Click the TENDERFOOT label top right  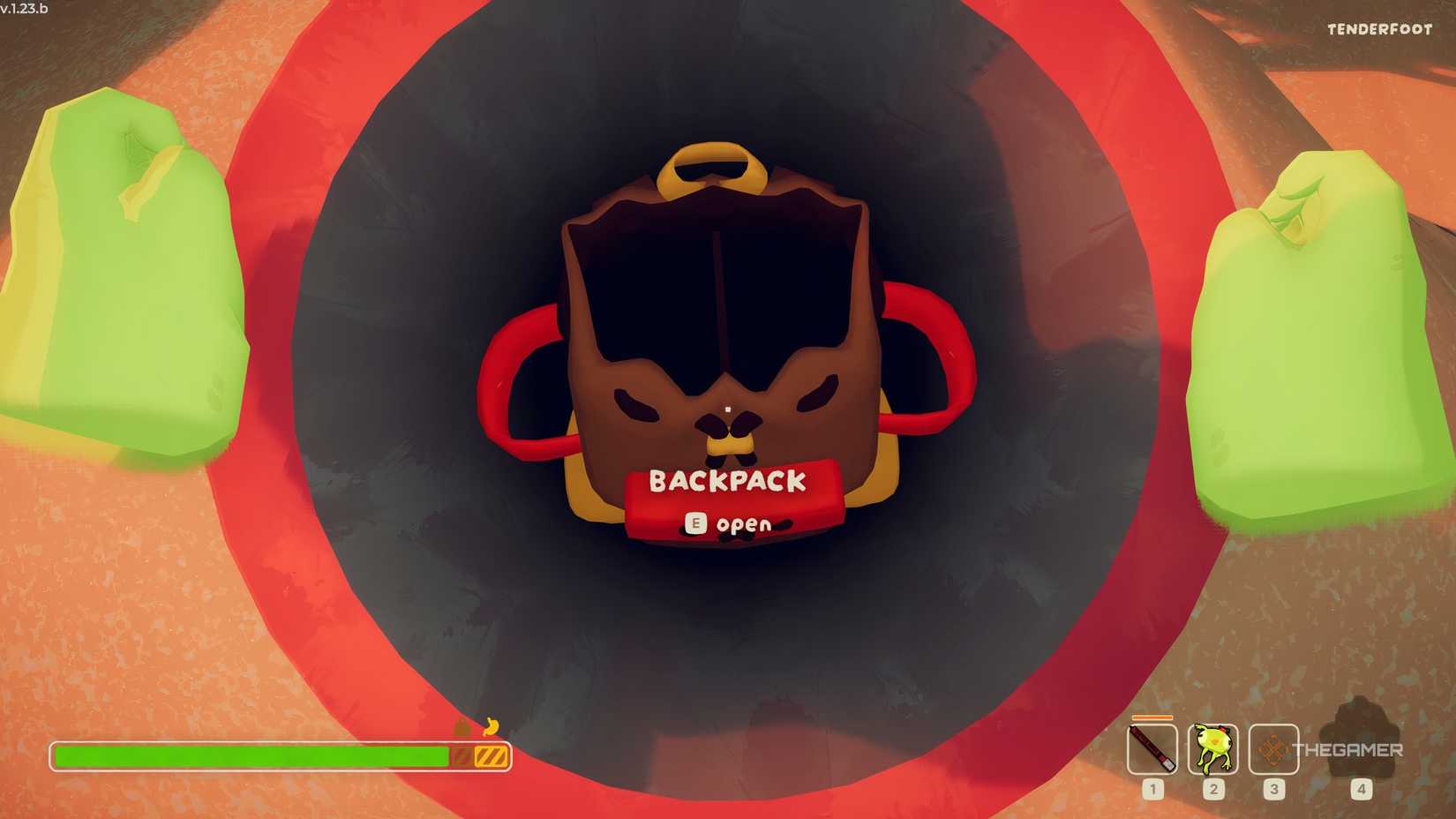pos(1380,29)
